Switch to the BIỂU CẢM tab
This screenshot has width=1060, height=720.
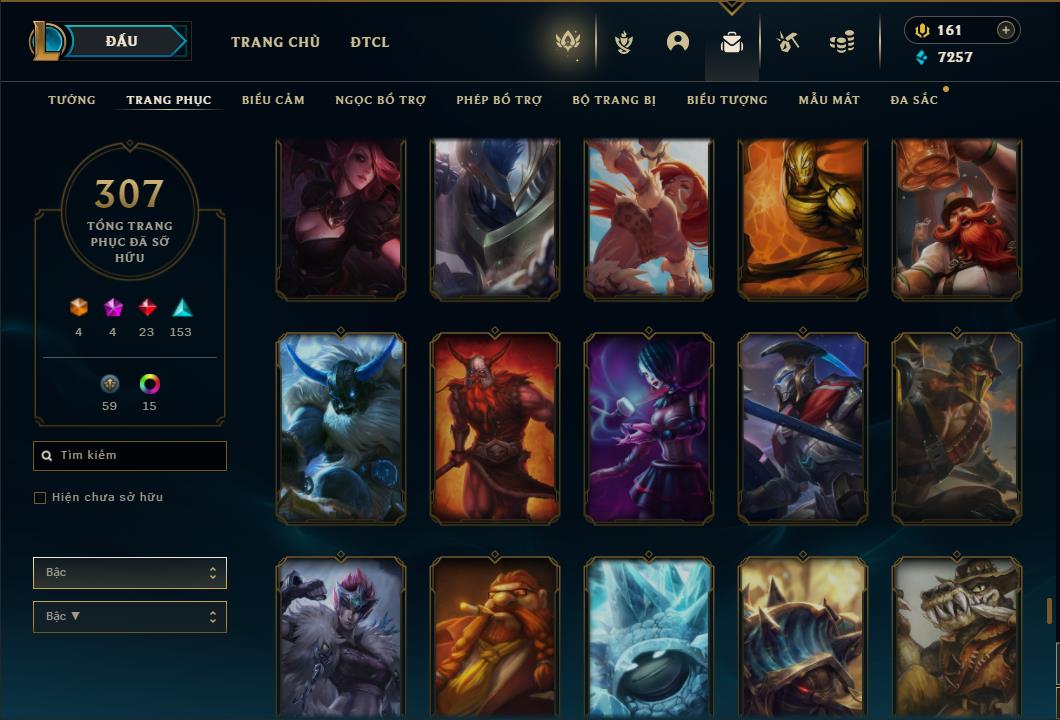point(273,100)
